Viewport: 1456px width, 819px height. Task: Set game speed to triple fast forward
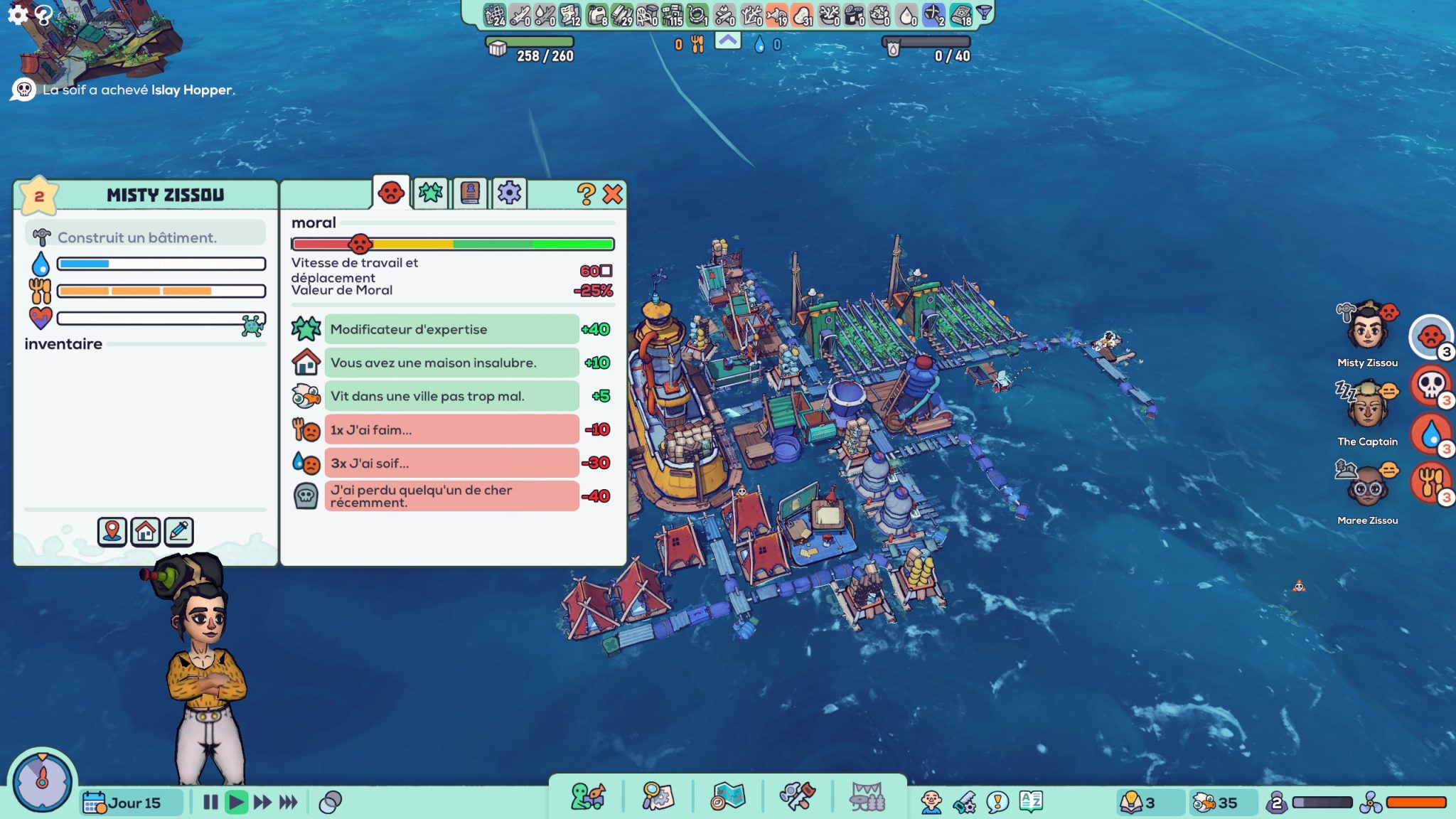tap(288, 803)
